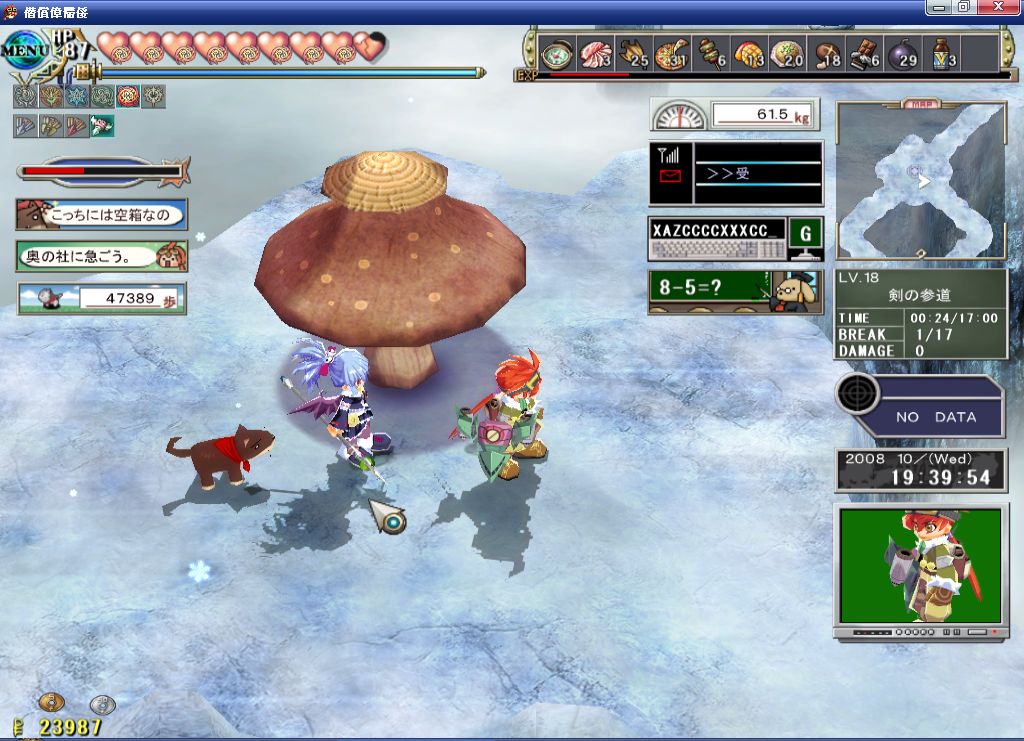Image resolution: width=1024 pixels, height=741 pixels.
Task: Select the mushroom item slot
Action: click(x=826, y=54)
